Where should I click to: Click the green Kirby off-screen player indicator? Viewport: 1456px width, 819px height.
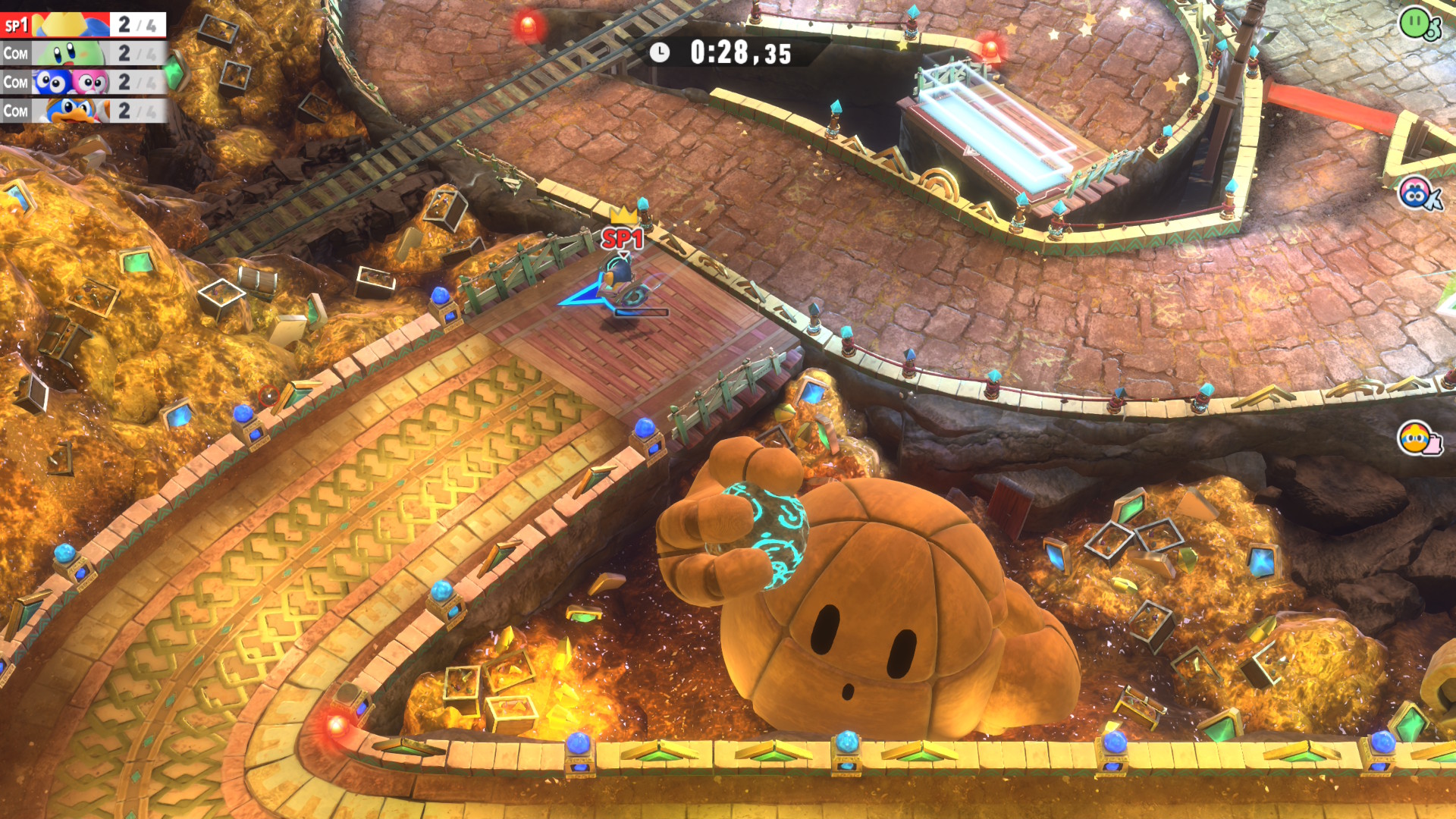(x=1419, y=23)
